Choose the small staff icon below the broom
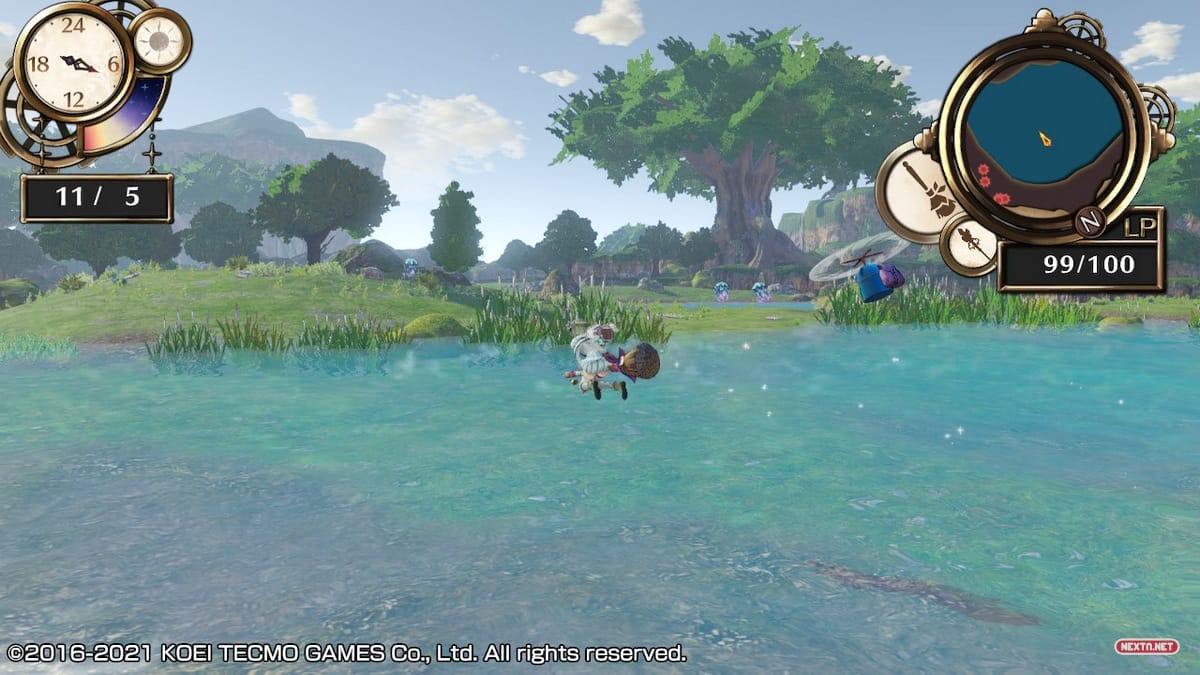Screen dimensions: 1200x675 click(970, 244)
